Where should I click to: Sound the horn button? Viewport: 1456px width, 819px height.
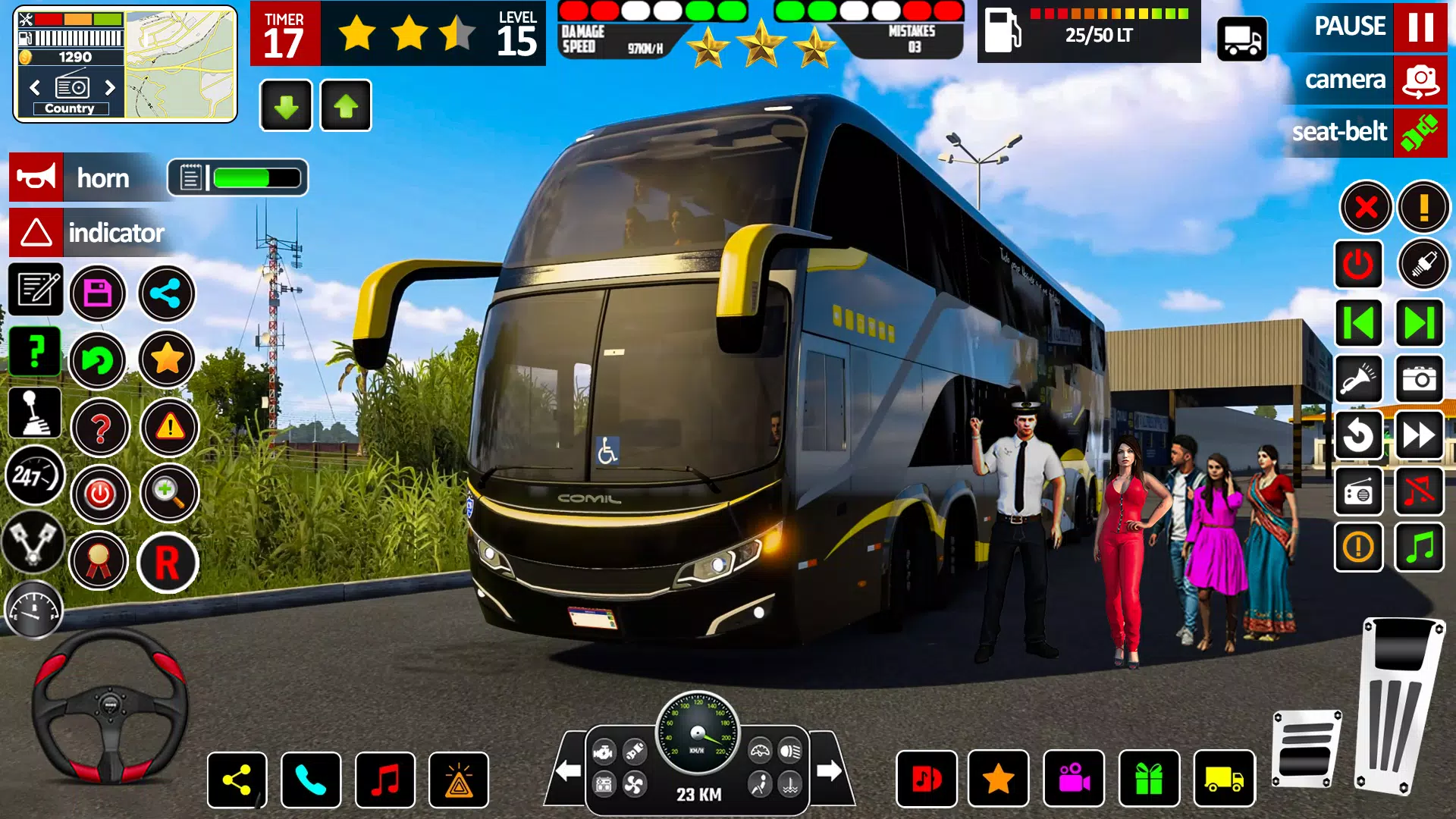36,178
